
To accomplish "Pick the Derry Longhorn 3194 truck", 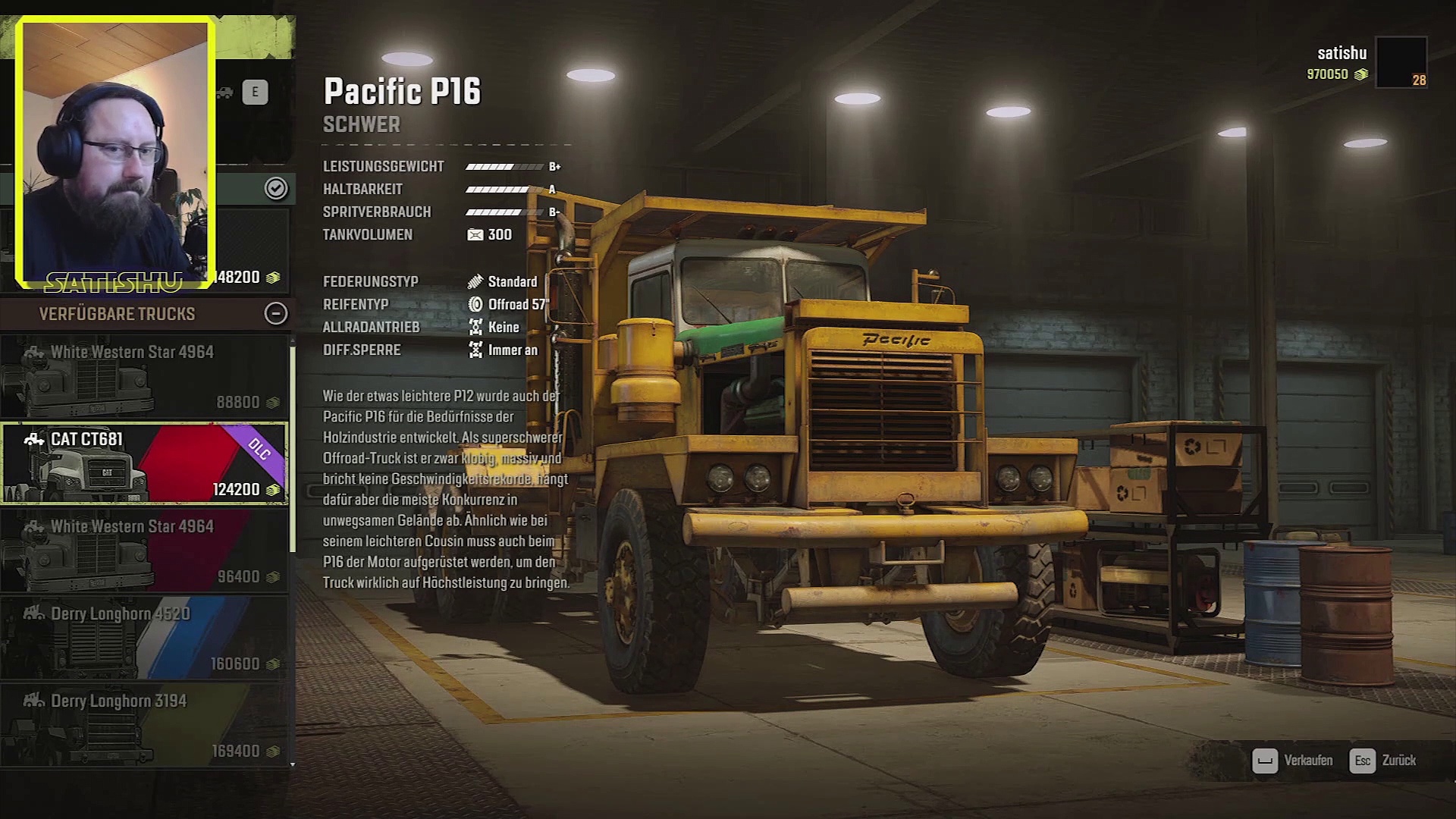I will click(x=144, y=725).
